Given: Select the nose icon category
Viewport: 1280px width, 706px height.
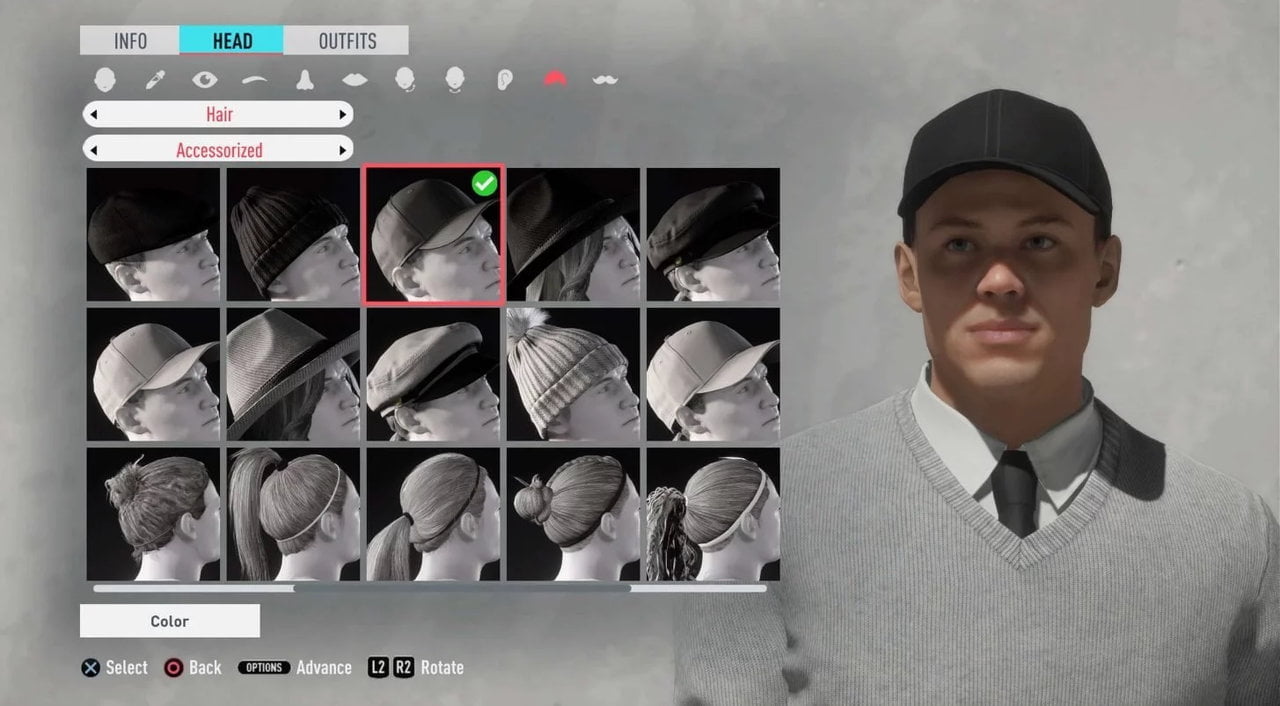Looking at the screenshot, I should tap(305, 79).
